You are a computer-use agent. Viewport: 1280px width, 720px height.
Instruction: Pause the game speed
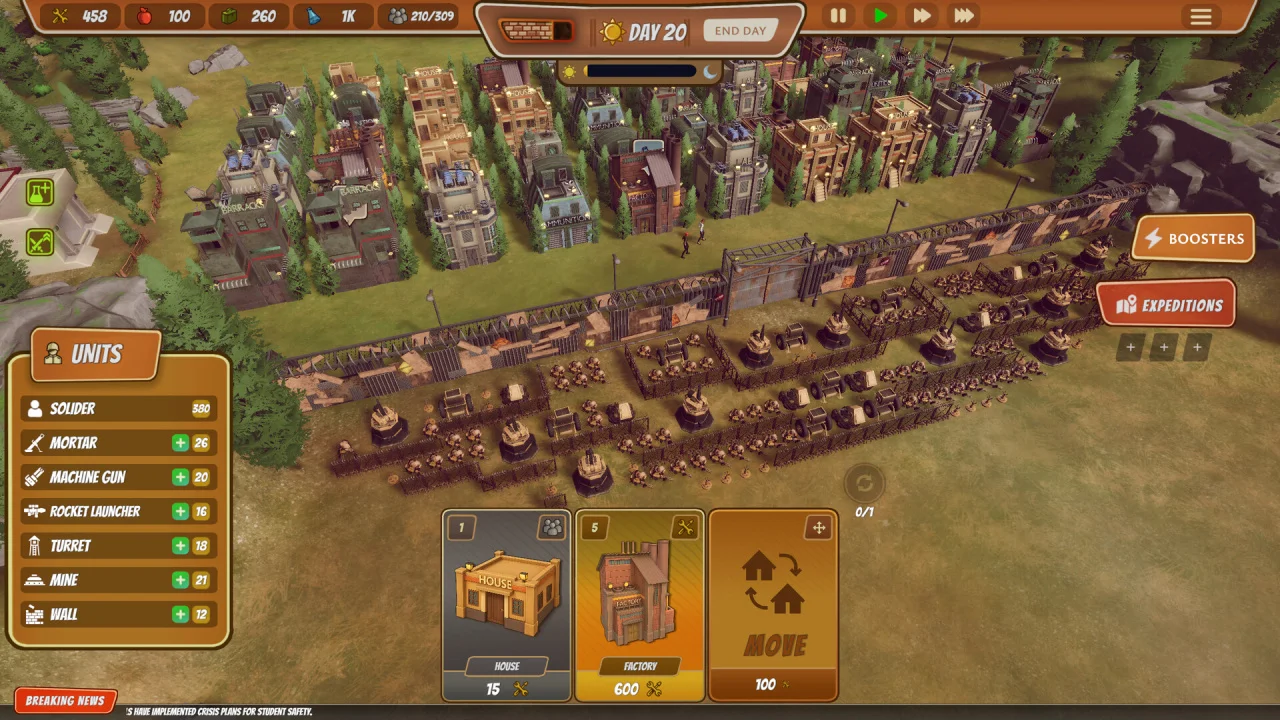tap(838, 16)
